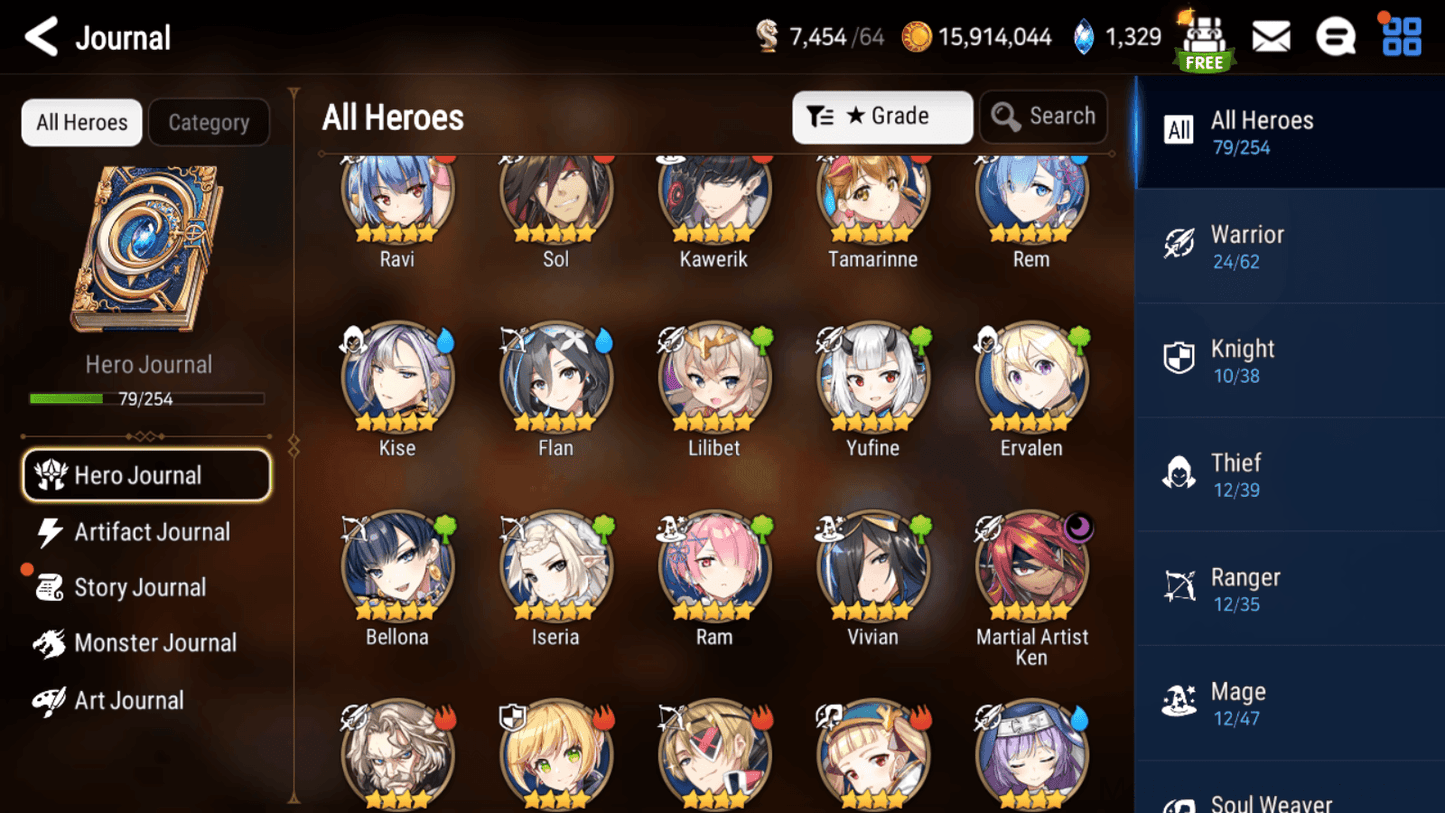The image size is (1445, 813).
Task: Open the Story Journal
Action: (140, 587)
